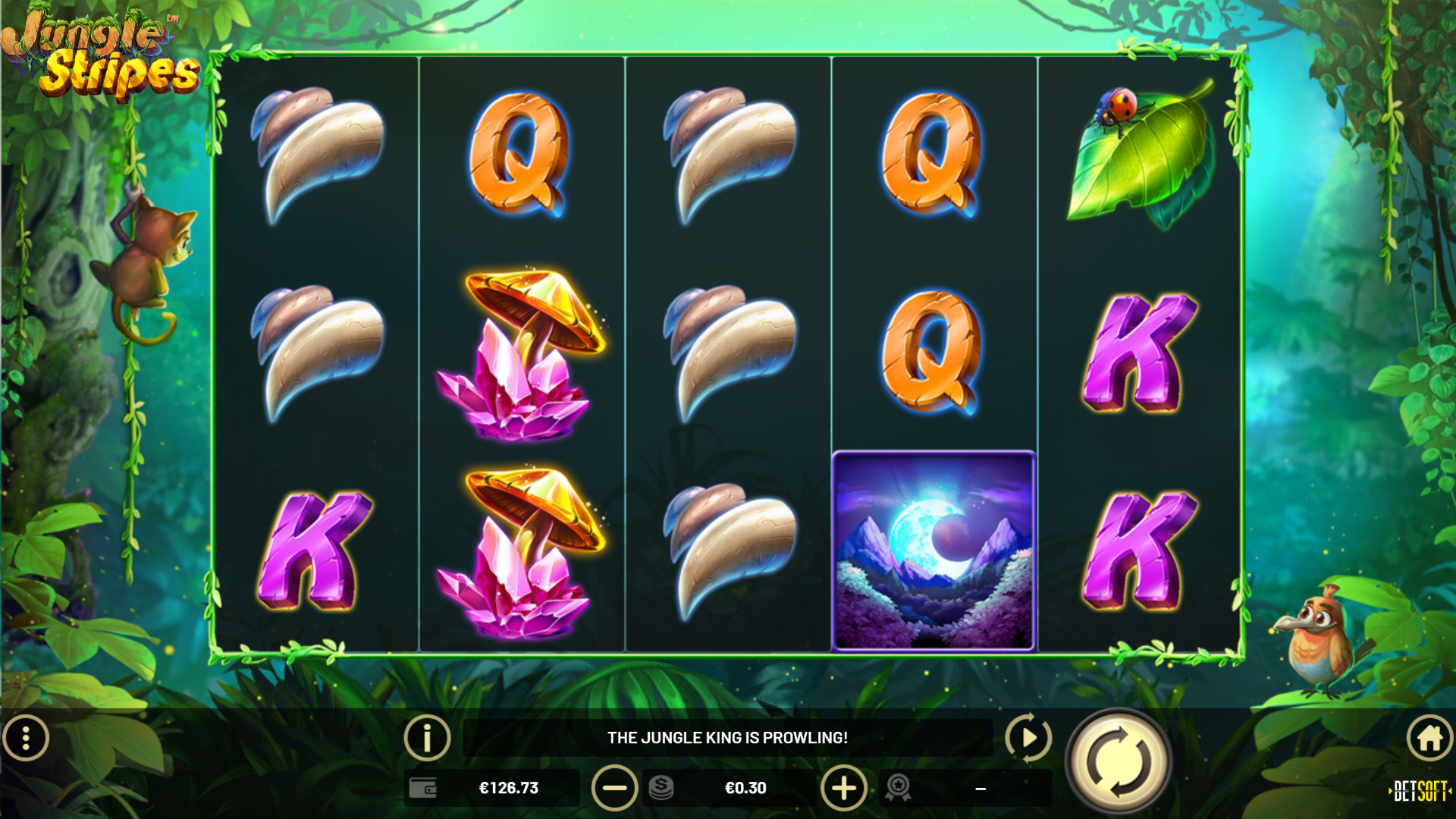Open the three-dot options menu

26,737
